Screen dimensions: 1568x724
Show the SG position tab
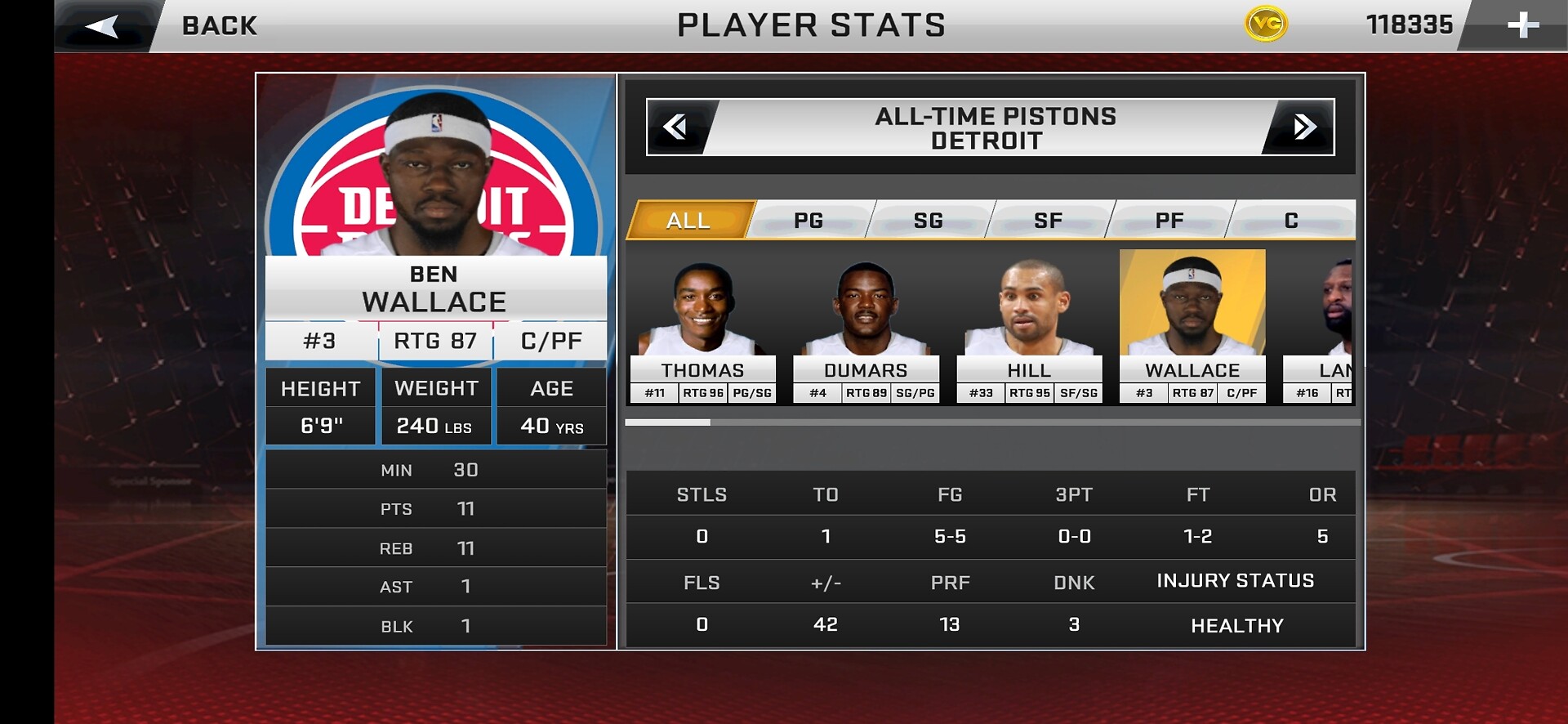tap(929, 220)
